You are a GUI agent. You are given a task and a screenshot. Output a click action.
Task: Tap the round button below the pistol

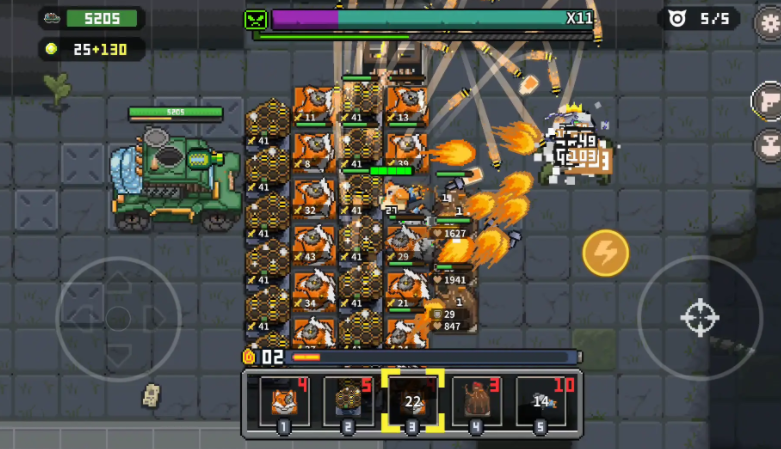point(768,145)
